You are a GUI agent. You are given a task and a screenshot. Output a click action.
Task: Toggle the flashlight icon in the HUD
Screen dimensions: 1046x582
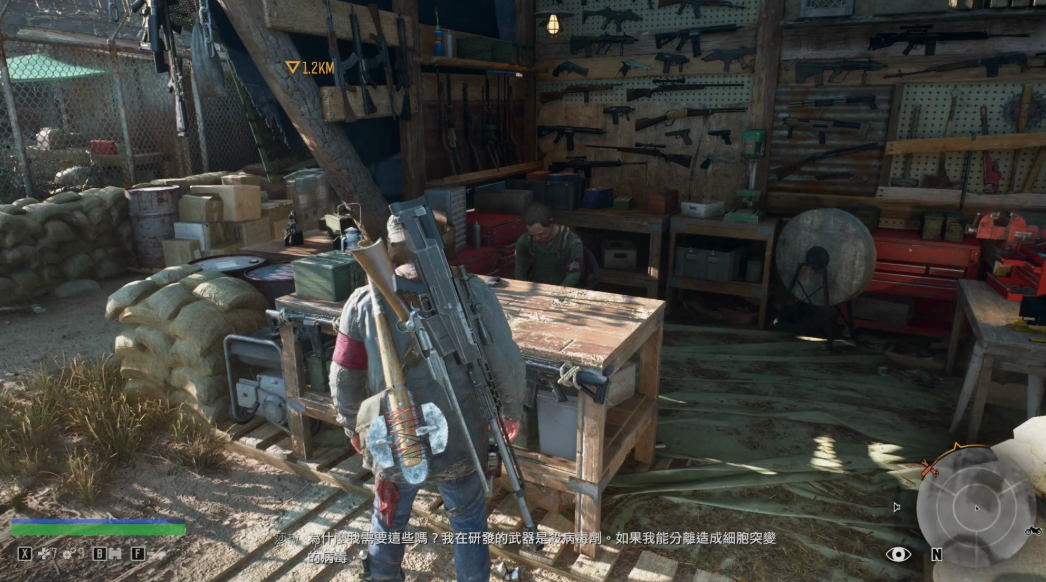pos(157,554)
